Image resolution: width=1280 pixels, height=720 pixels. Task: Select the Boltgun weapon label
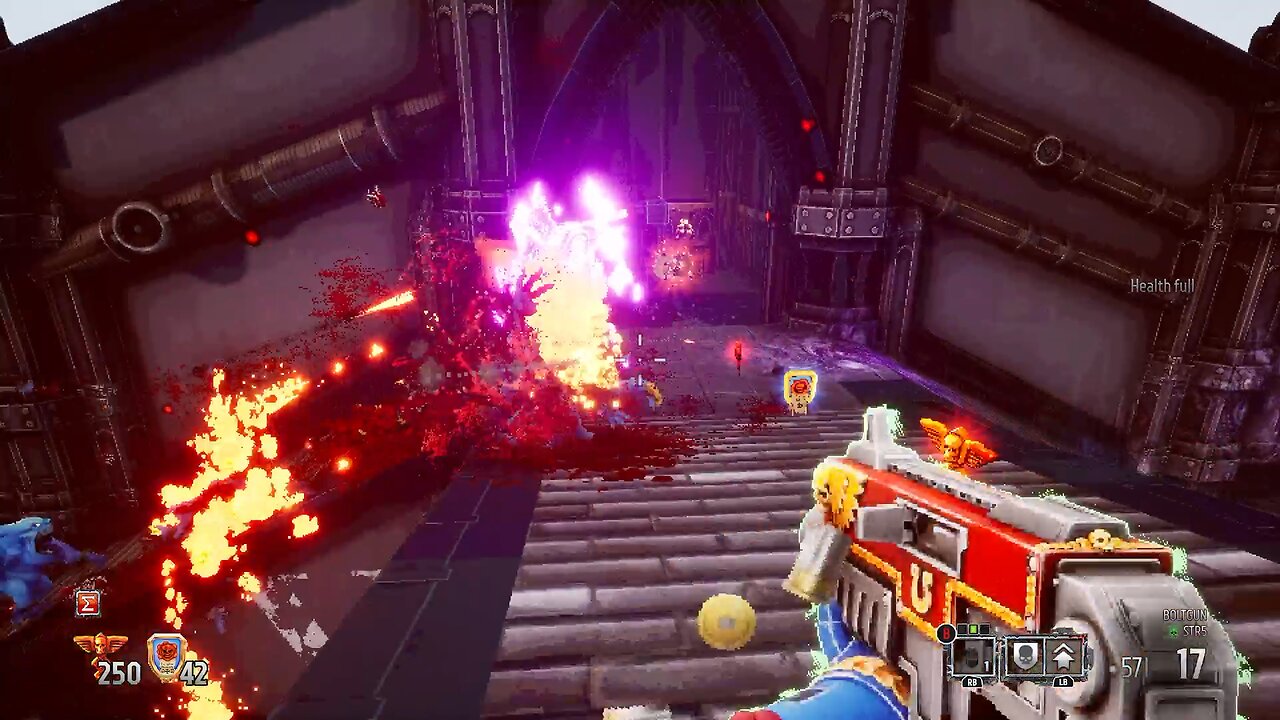pos(1184,615)
